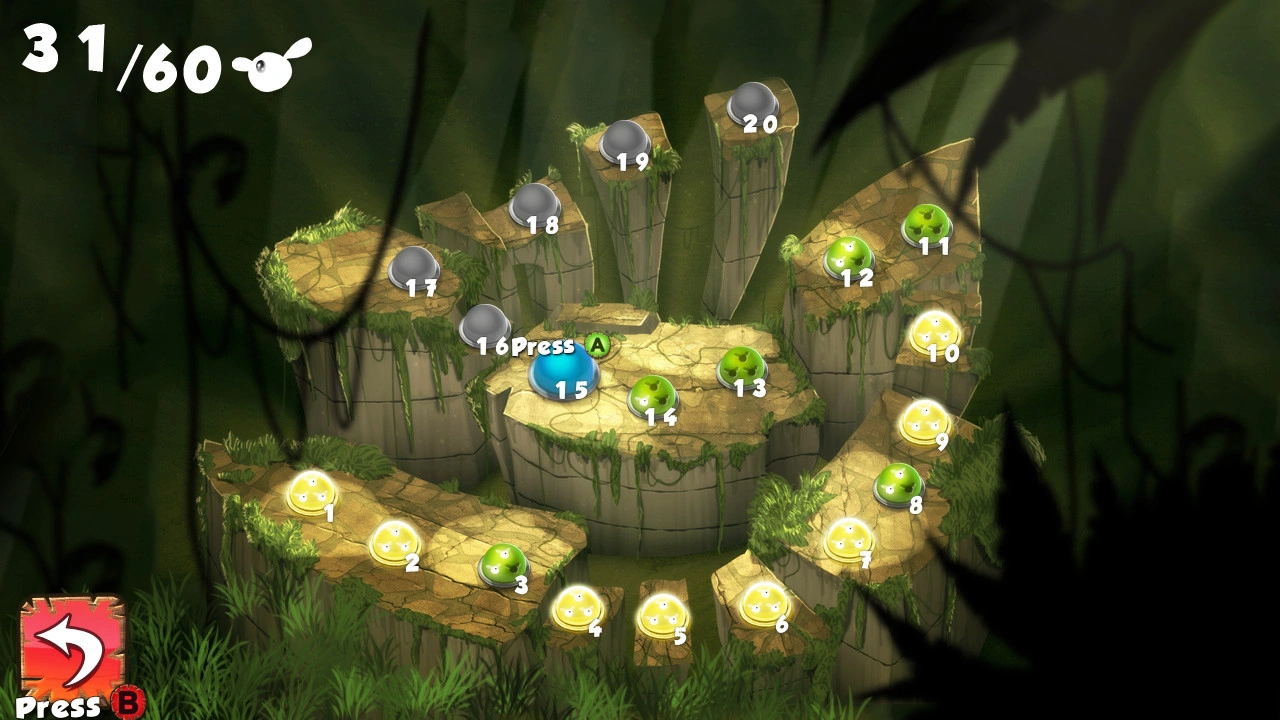Select the green level 3 node
The height and width of the screenshot is (720, 1280).
(x=502, y=564)
